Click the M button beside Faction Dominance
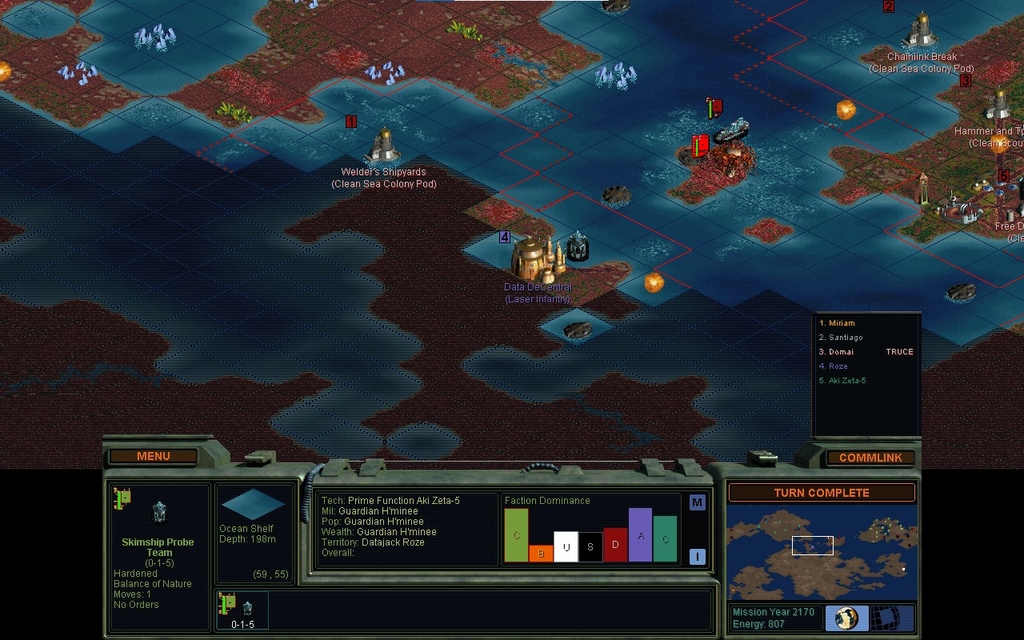Viewport: 1024px width, 640px height. pyautogui.click(x=697, y=502)
